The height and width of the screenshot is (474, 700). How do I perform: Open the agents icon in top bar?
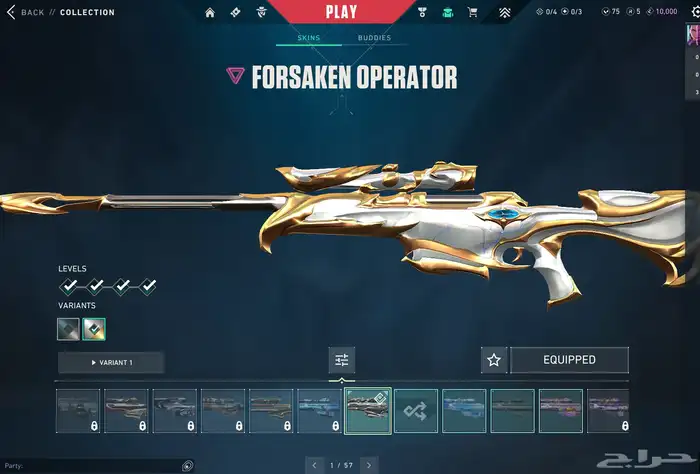(264, 13)
